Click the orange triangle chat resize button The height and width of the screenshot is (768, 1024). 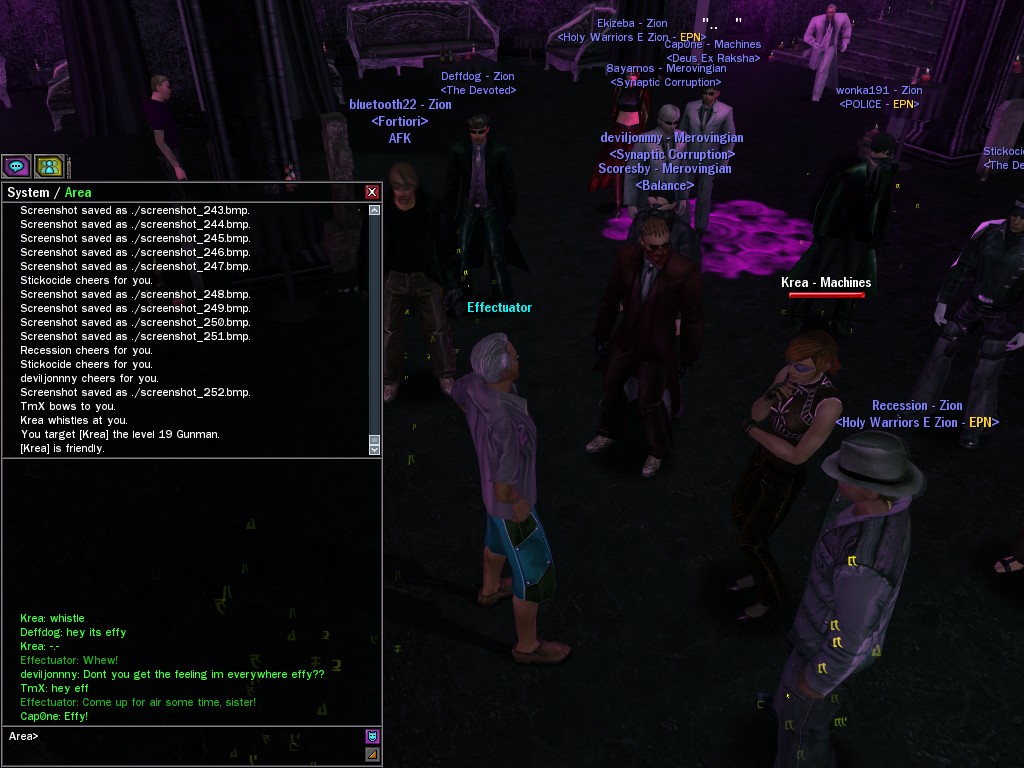372,754
